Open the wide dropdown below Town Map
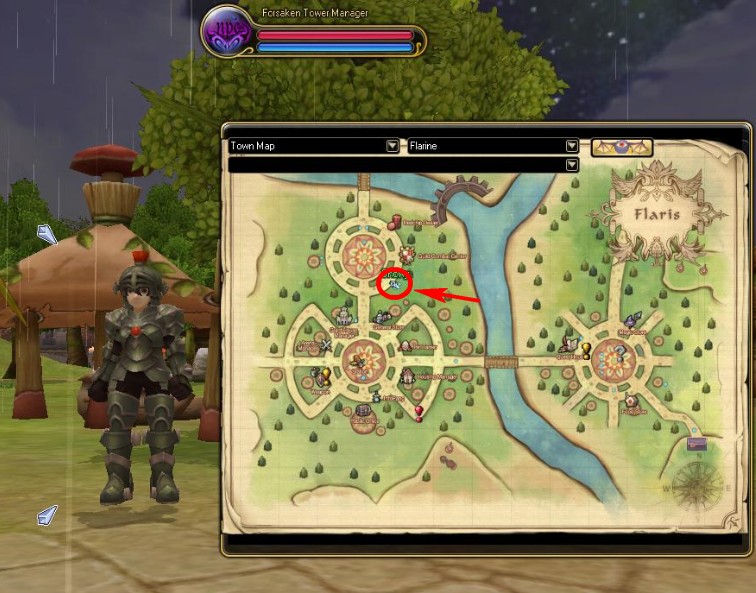 (572, 165)
